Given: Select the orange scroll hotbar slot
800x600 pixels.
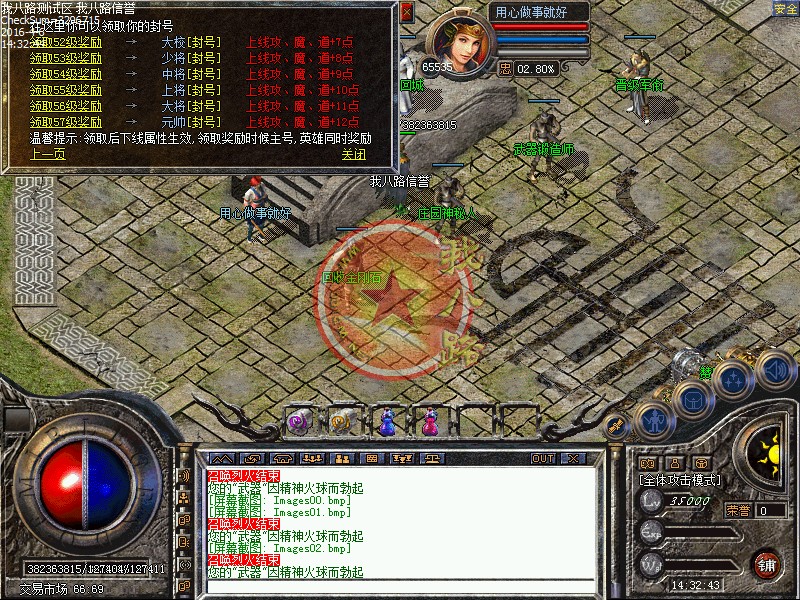Looking at the screenshot, I should (x=342, y=422).
